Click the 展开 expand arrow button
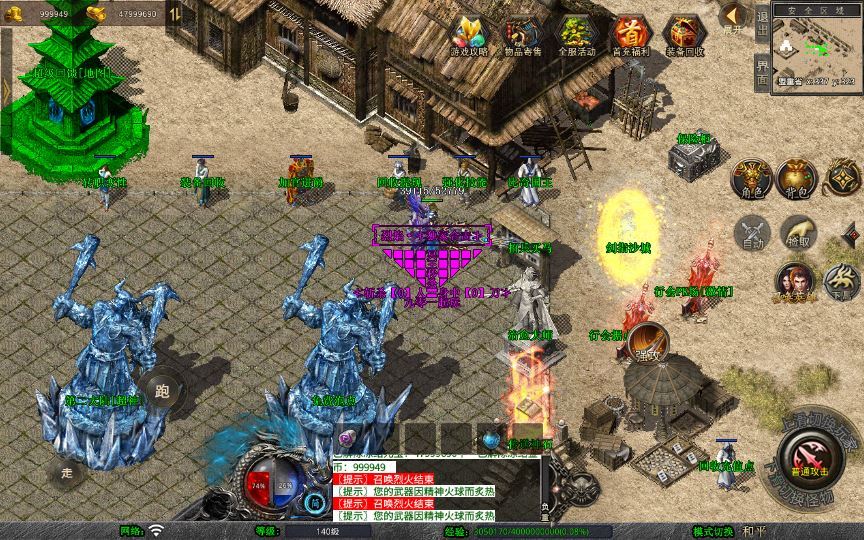The height and width of the screenshot is (540, 864). (x=733, y=17)
